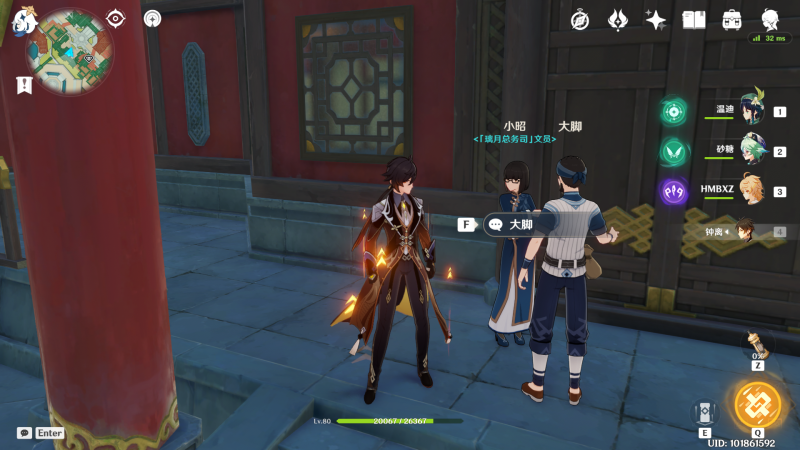
Task: Activate the golden Elemental Burst icon
Action: [x=759, y=405]
